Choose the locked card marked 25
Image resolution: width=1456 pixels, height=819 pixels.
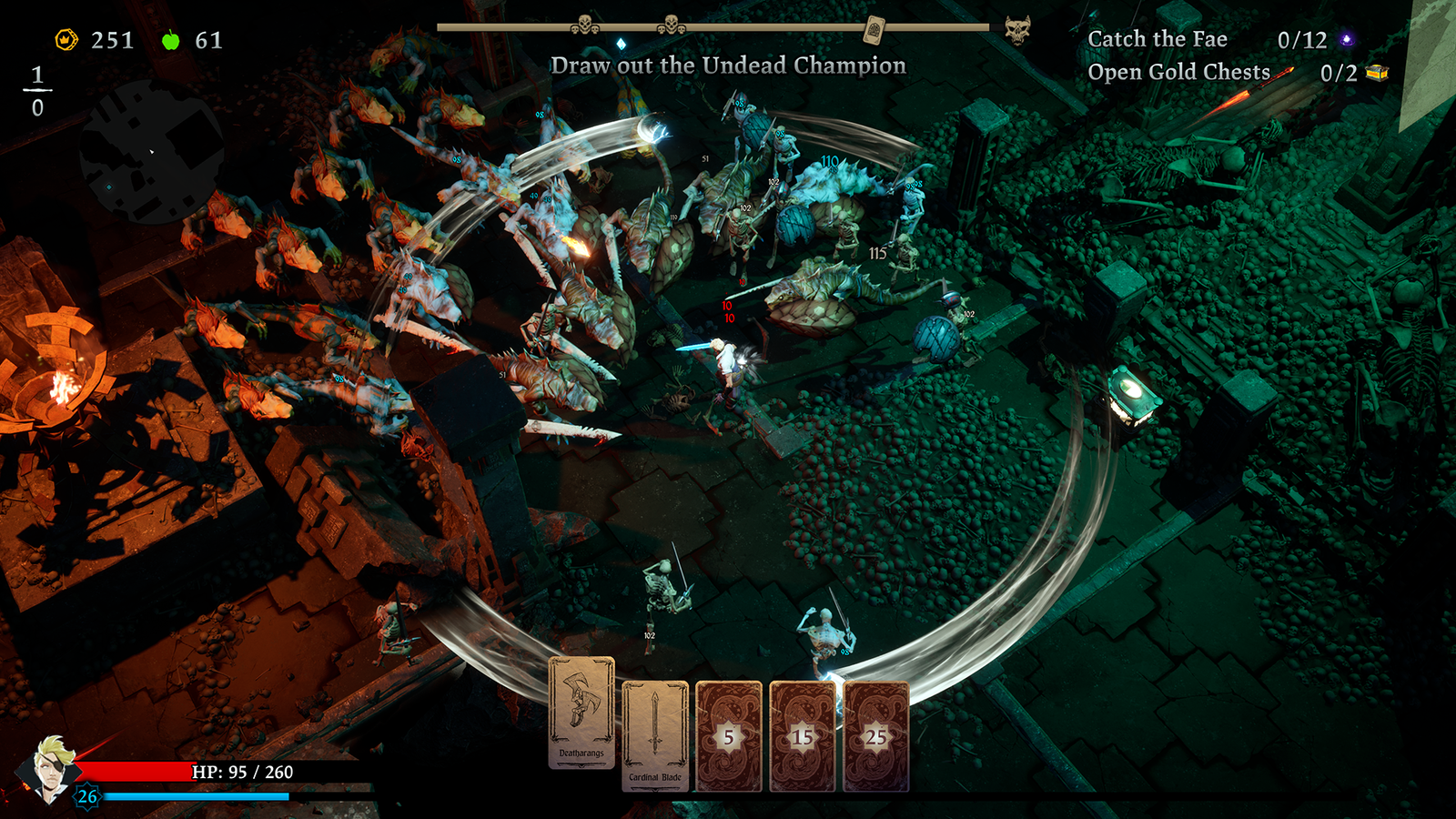click(x=875, y=736)
